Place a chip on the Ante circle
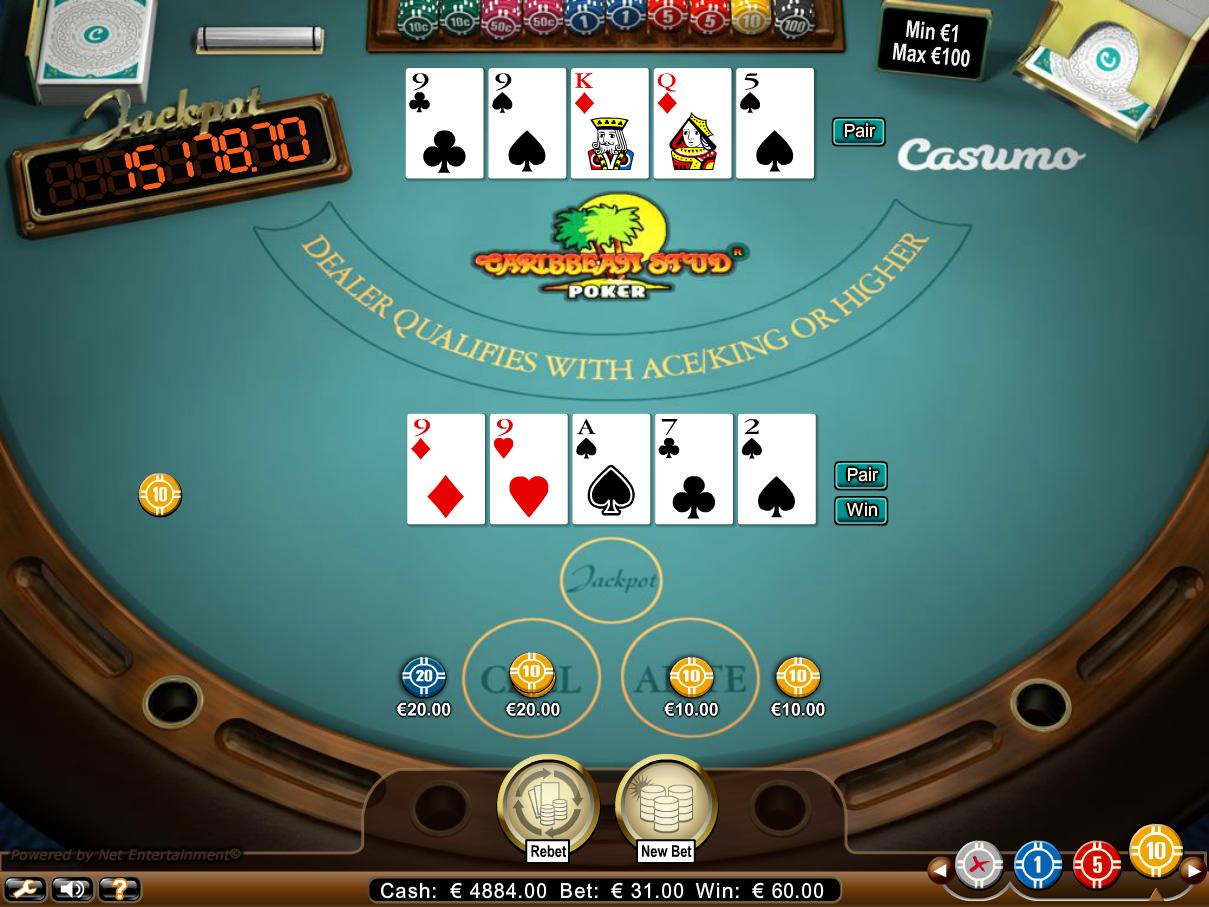 [690, 678]
